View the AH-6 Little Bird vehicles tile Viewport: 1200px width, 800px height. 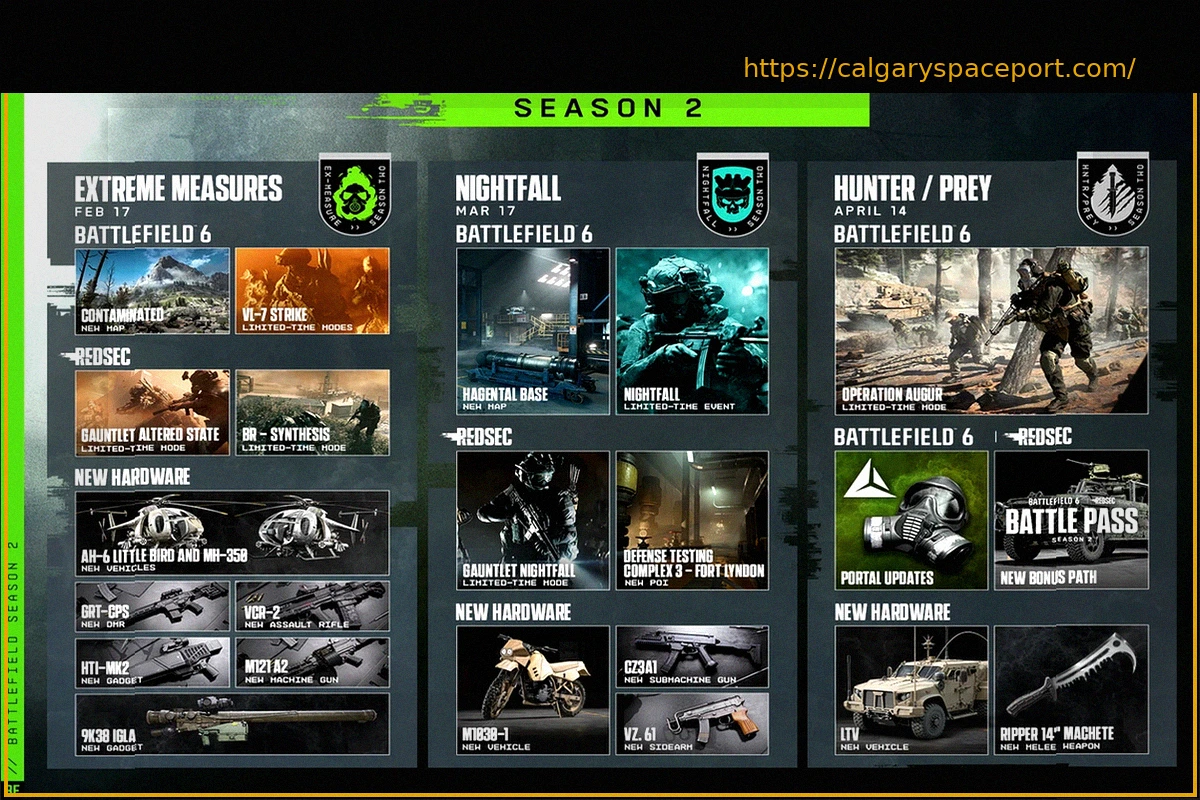pyautogui.click(x=232, y=533)
